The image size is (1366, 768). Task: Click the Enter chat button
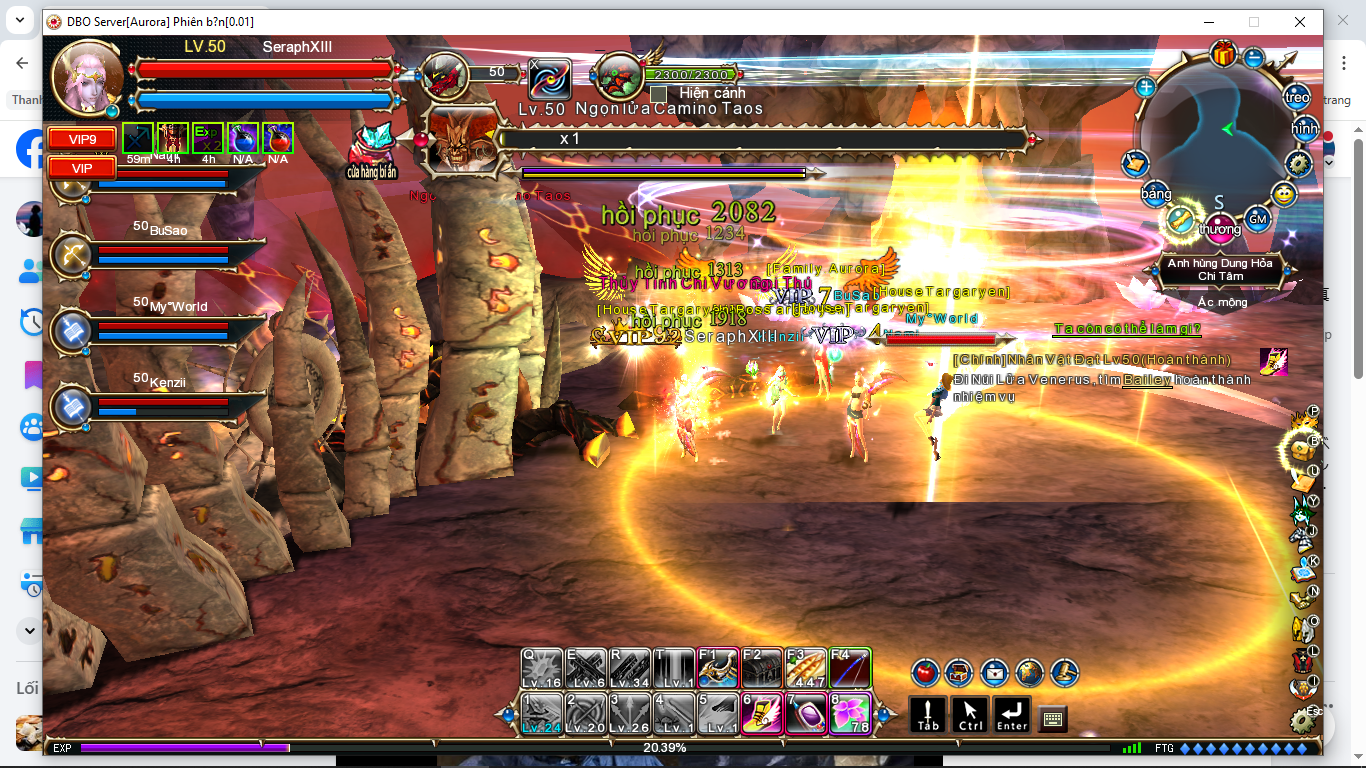[1011, 715]
